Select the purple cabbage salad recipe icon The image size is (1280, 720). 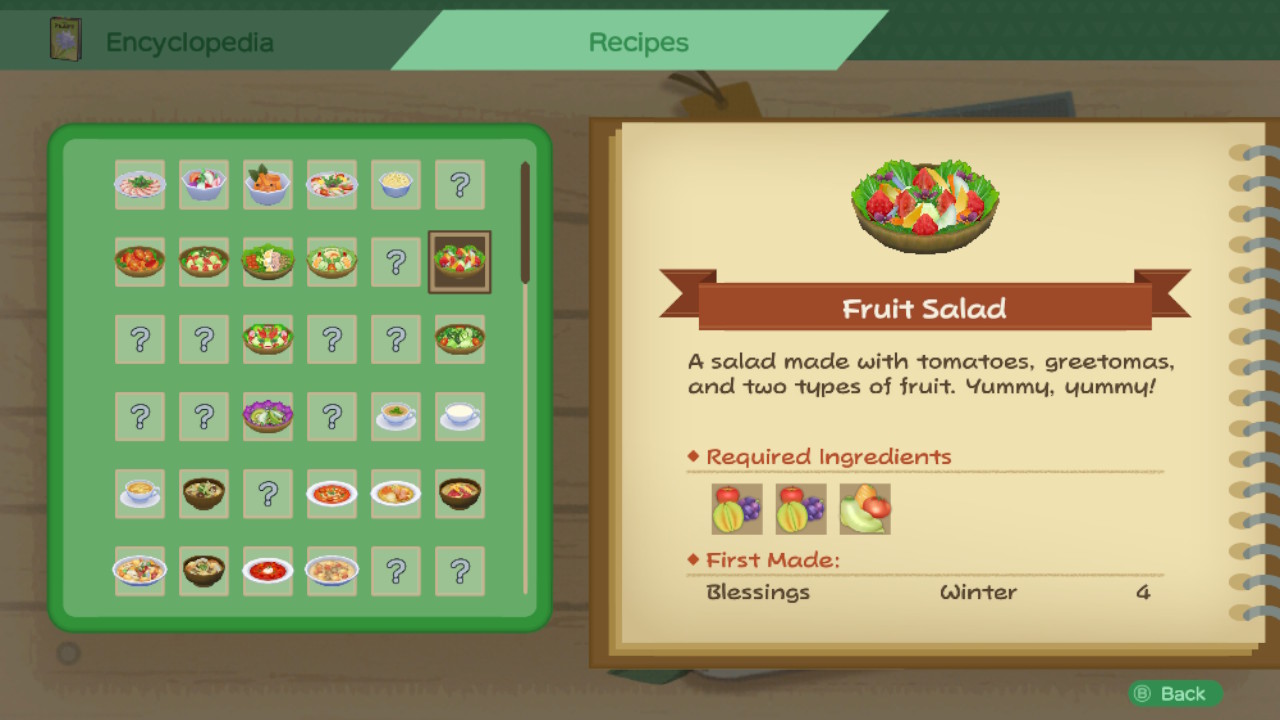pyautogui.click(x=268, y=416)
